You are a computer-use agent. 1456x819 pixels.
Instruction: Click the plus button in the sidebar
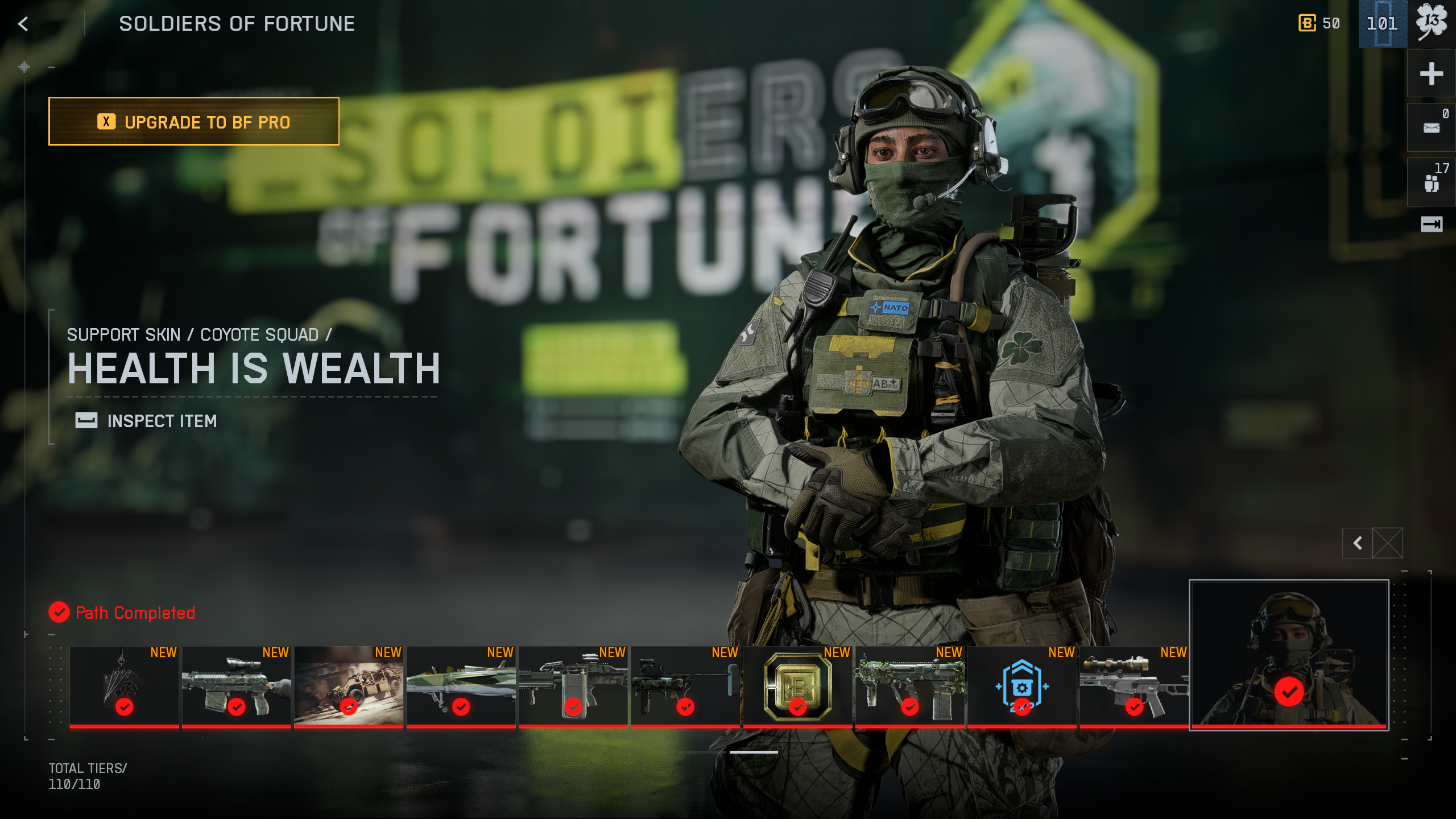(1432, 74)
